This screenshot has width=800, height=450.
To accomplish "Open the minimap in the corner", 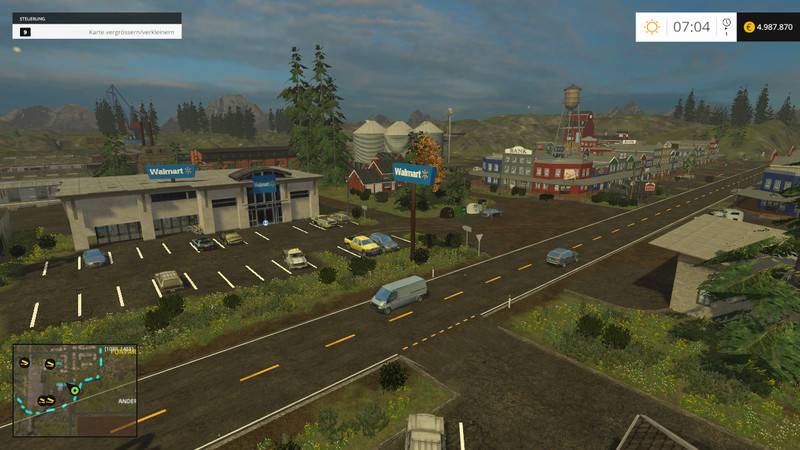I will [75, 390].
